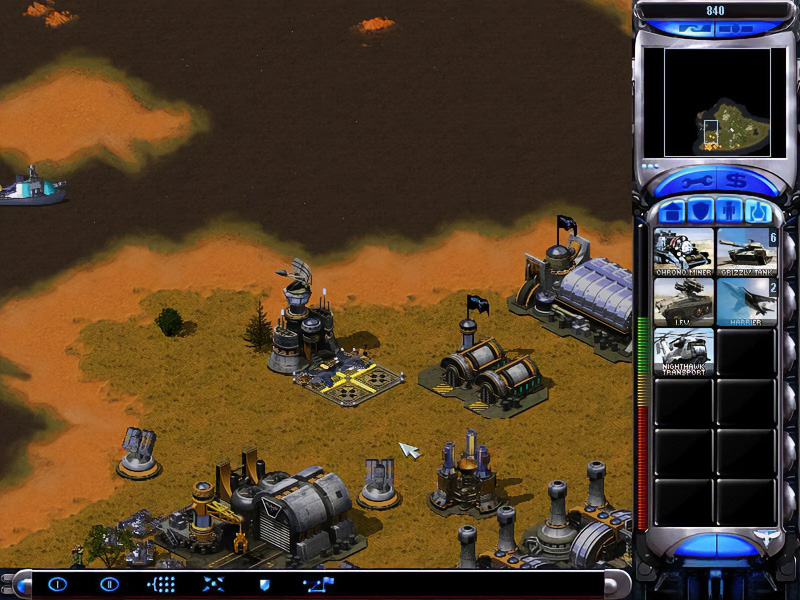The width and height of the screenshot is (800, 600).
Task: Switch to the structures build tab
Action: pos(673,212)
